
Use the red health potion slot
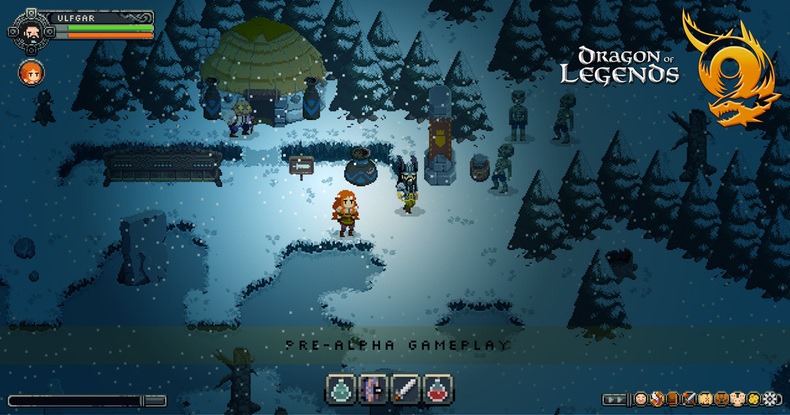[435, 388]
